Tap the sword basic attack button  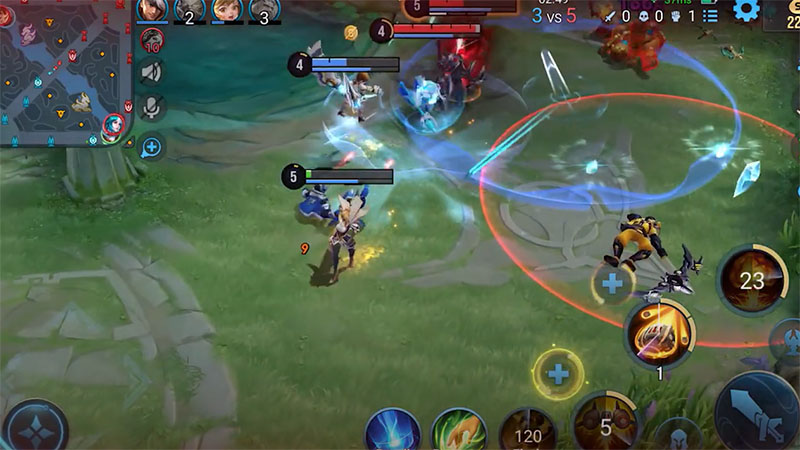click(x=758, y=414)
